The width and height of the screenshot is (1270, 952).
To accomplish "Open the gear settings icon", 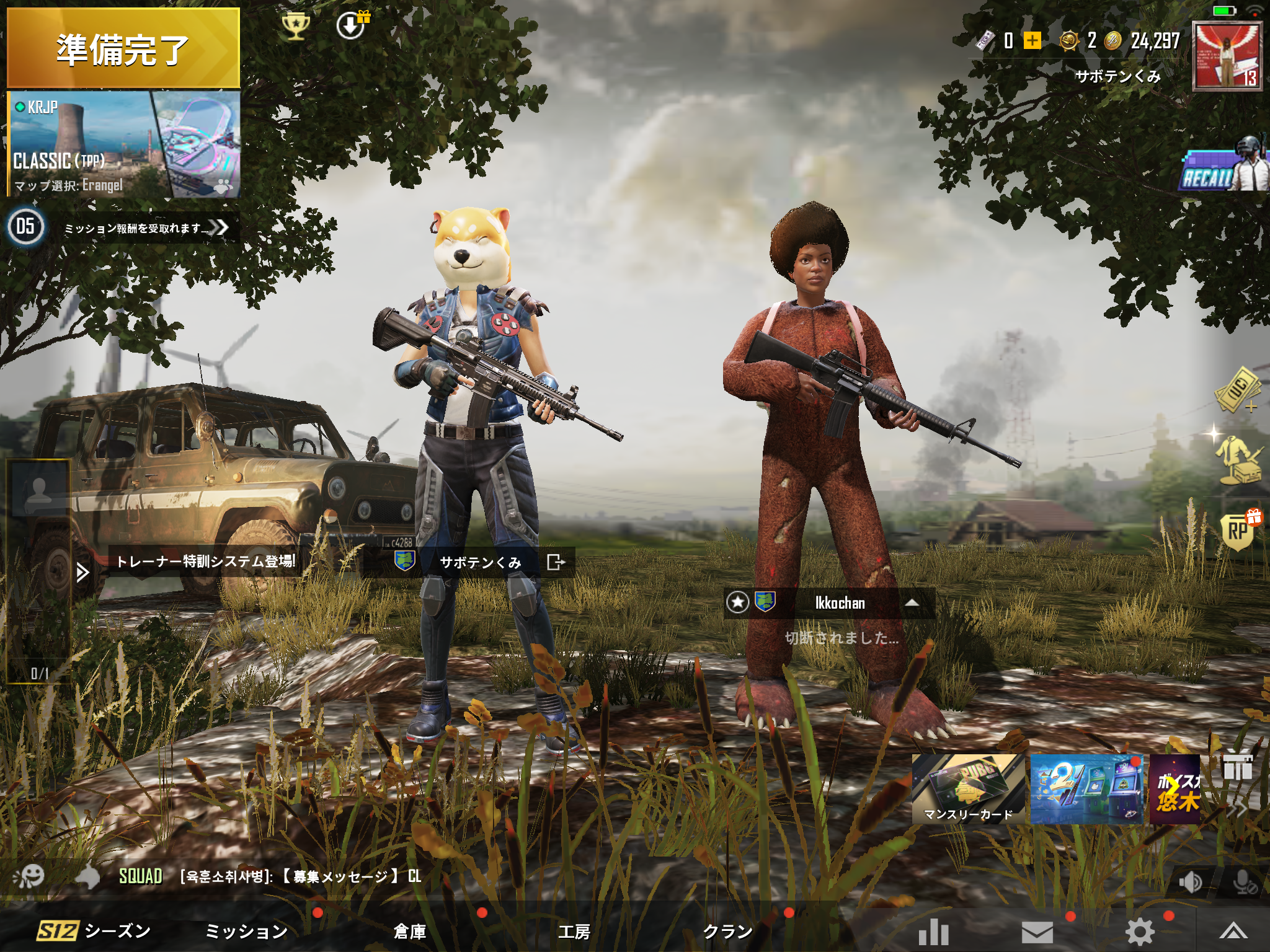I will pos(1140,932).
